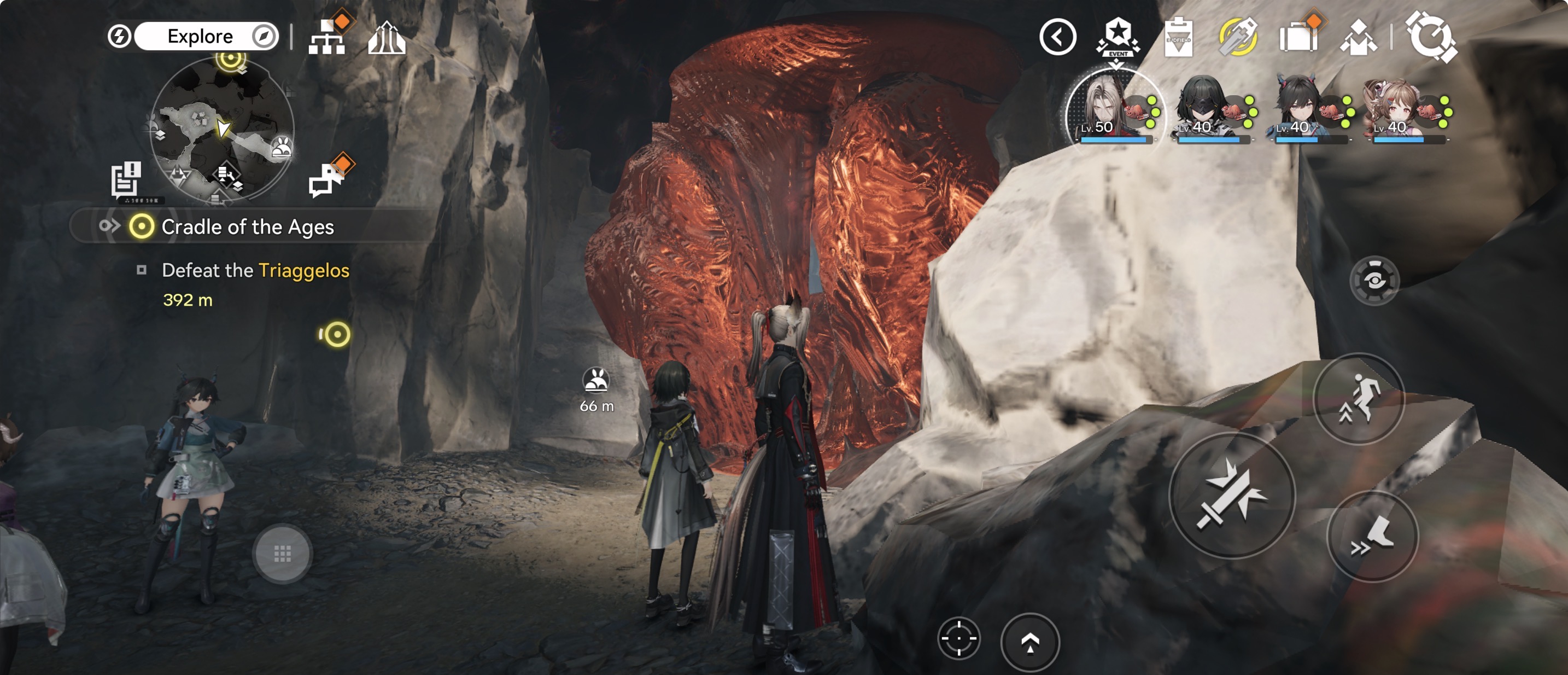
Task: Tap the sword attack button
Action: (x=1232, y=495)
